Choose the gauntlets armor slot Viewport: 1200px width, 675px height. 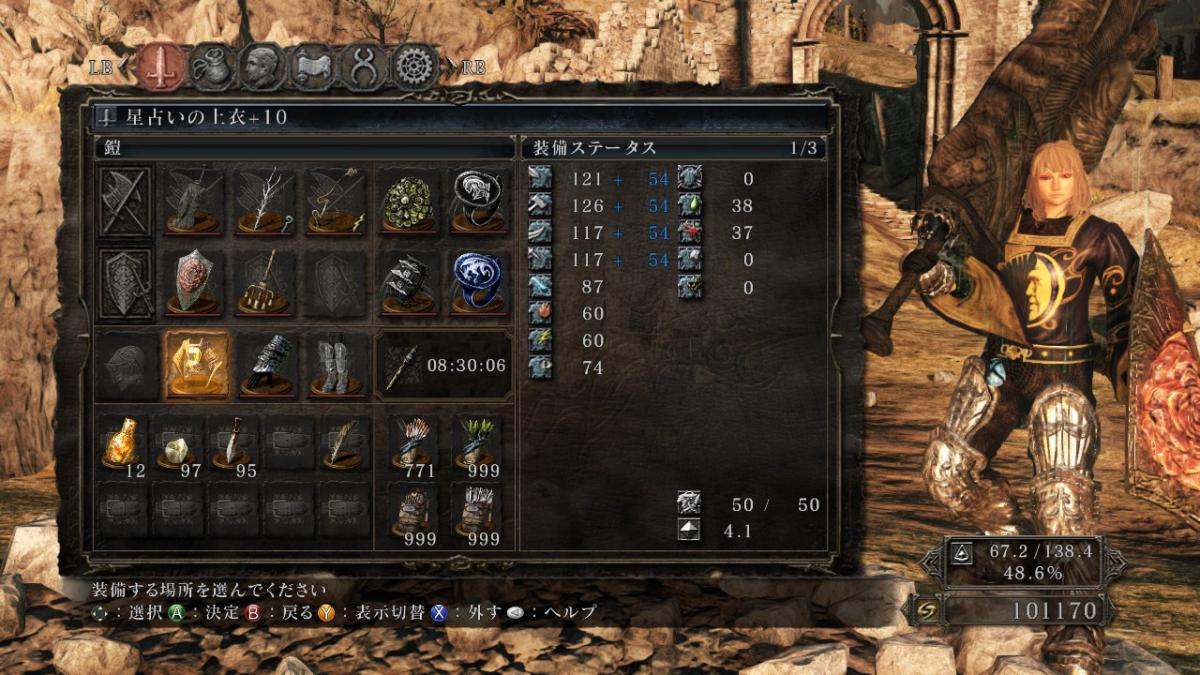pos(266,366)
